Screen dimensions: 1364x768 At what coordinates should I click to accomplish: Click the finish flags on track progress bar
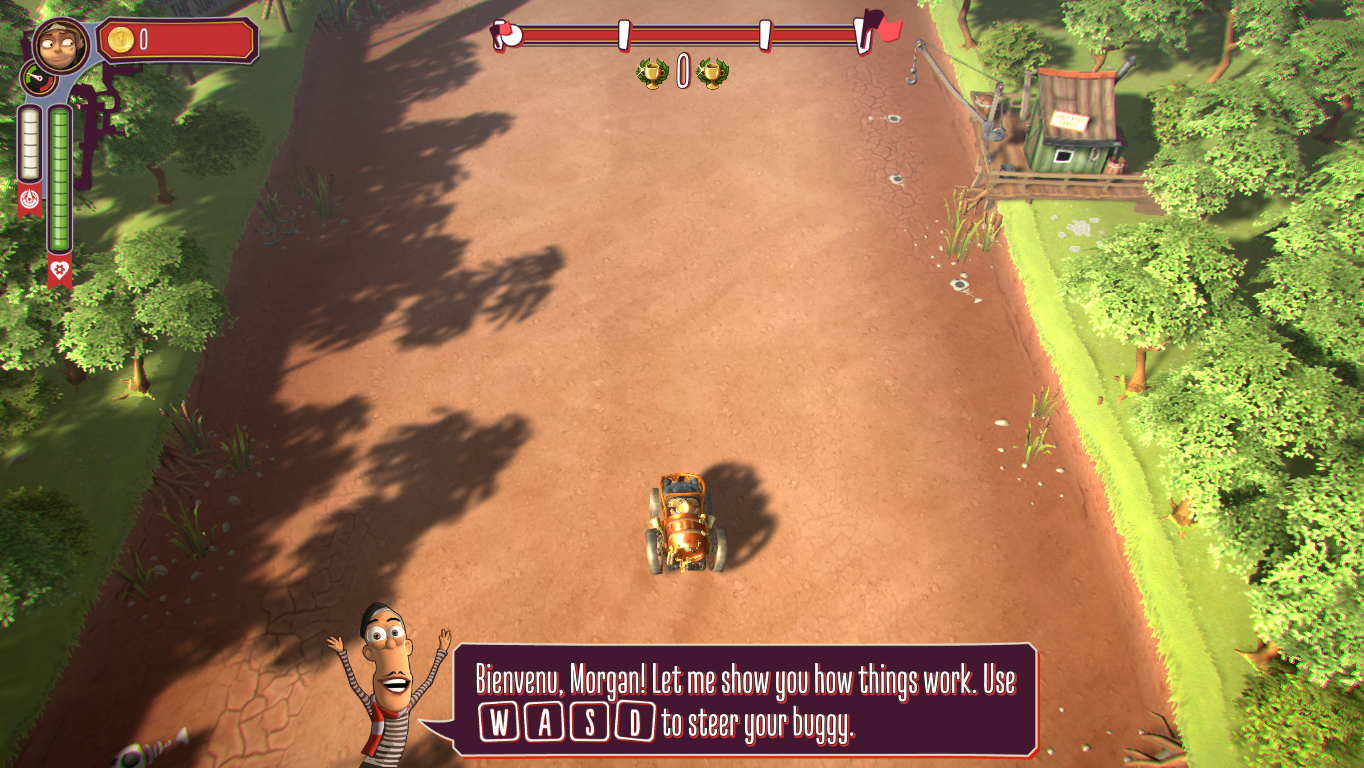(x=881, y=29)
